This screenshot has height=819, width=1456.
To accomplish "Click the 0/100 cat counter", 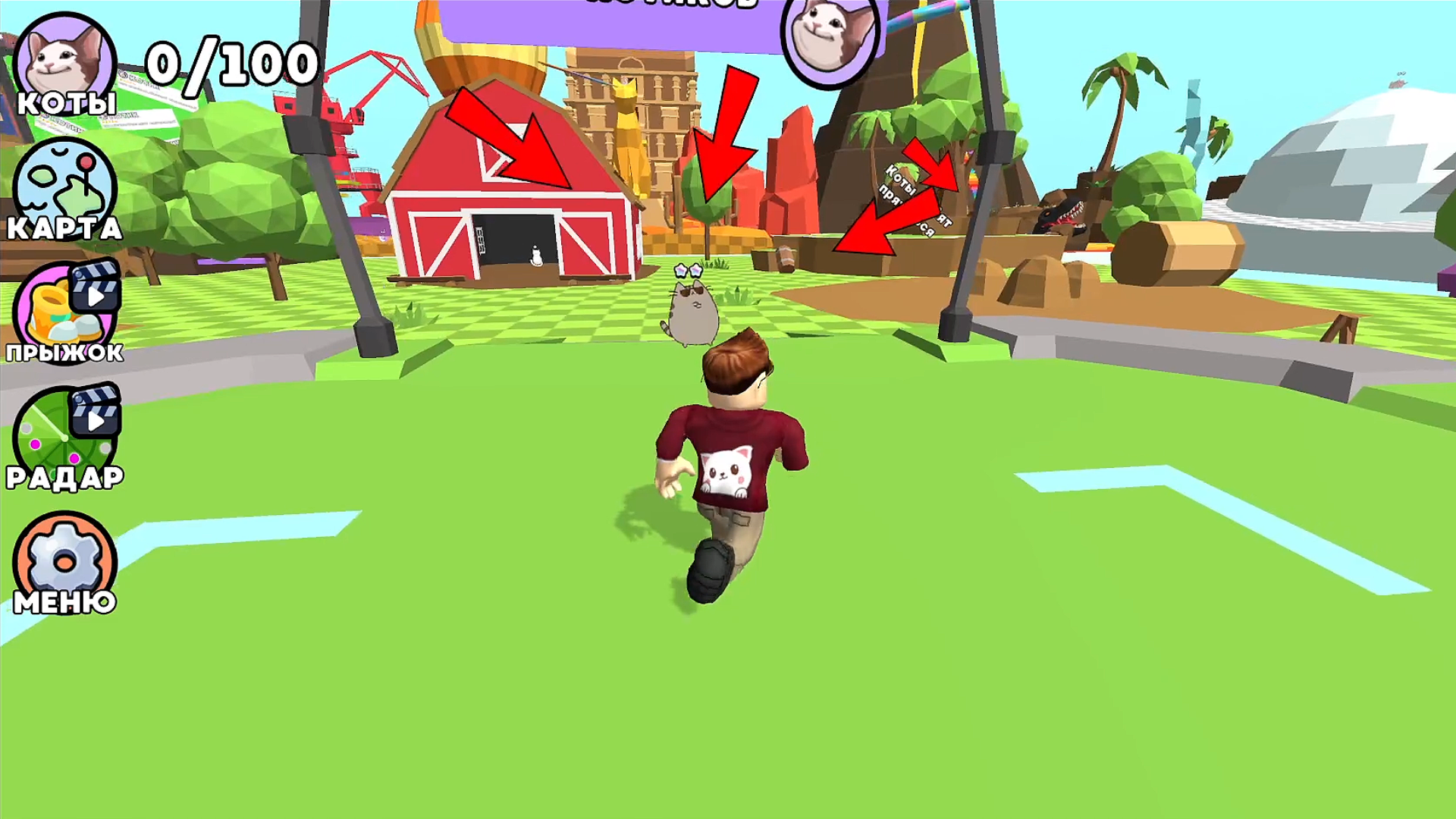I will point(231,64).
